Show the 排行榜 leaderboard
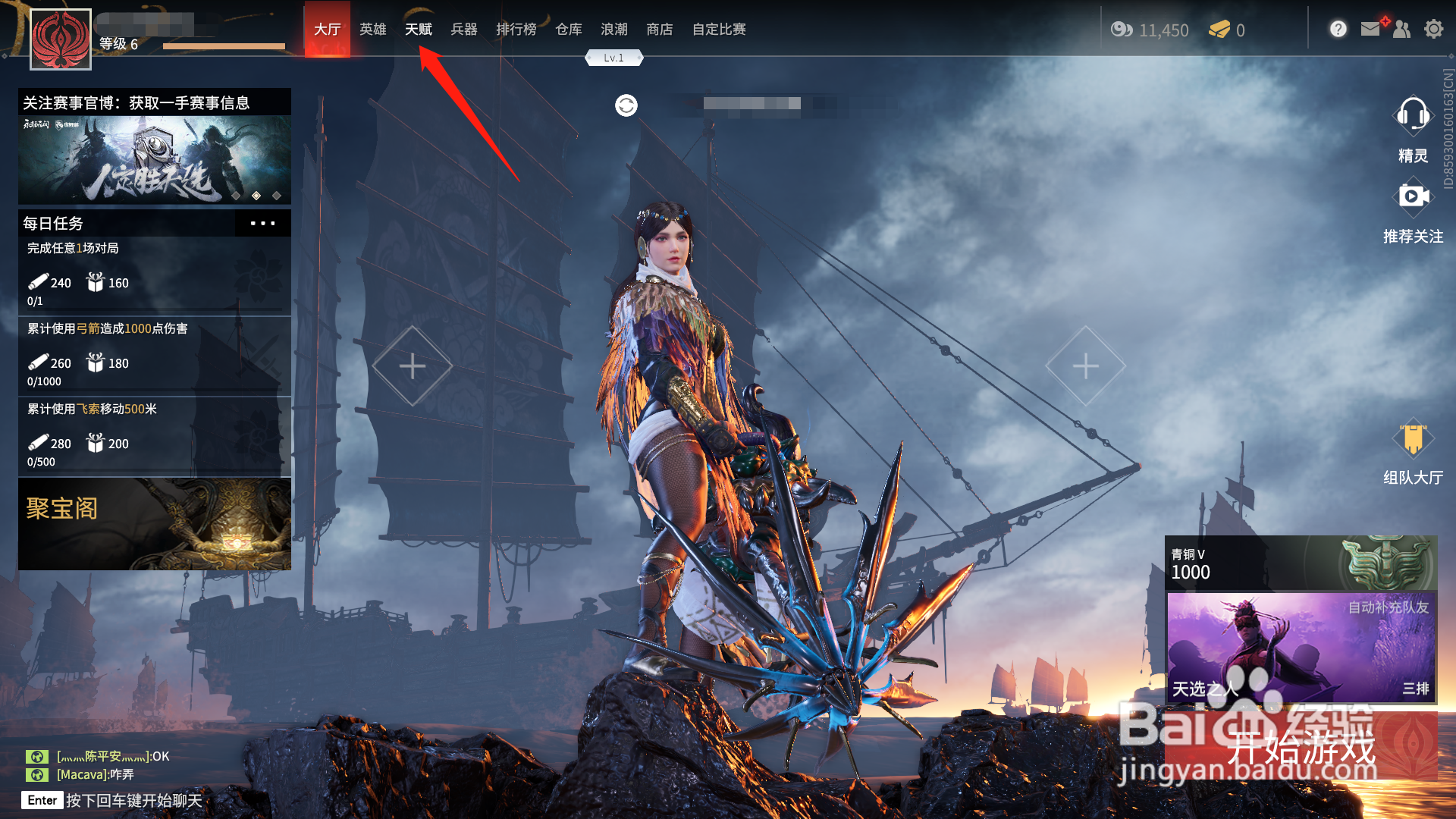 [516, 30]
